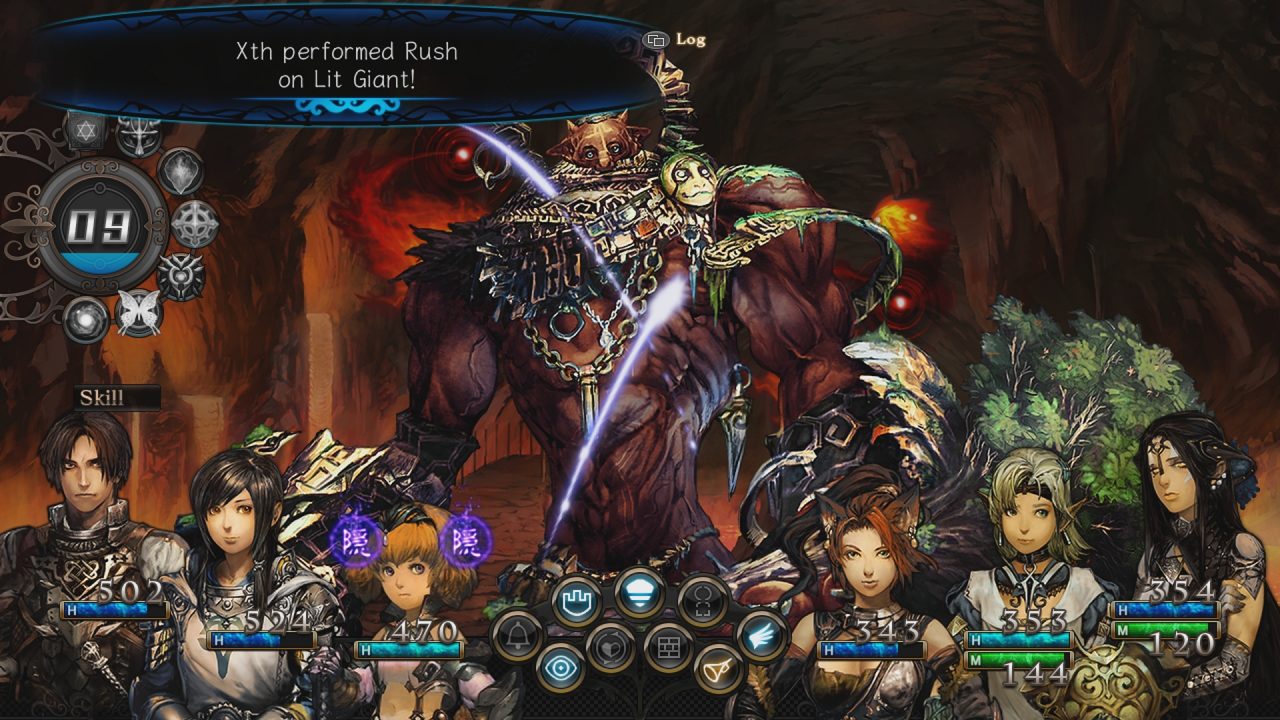
Task: Open the eye-shaped scouting command
Action: coord(559,667)
